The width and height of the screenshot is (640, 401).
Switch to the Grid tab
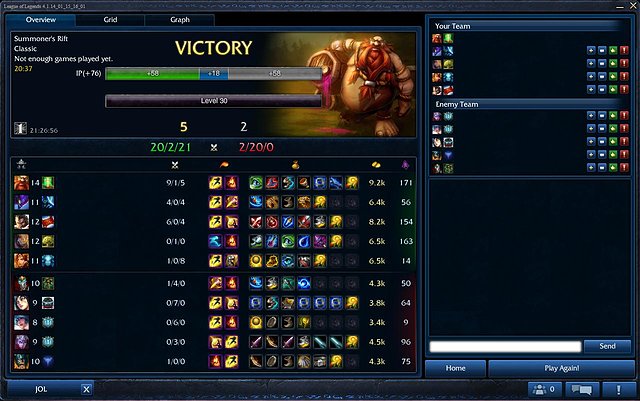[x=110, y=20]
